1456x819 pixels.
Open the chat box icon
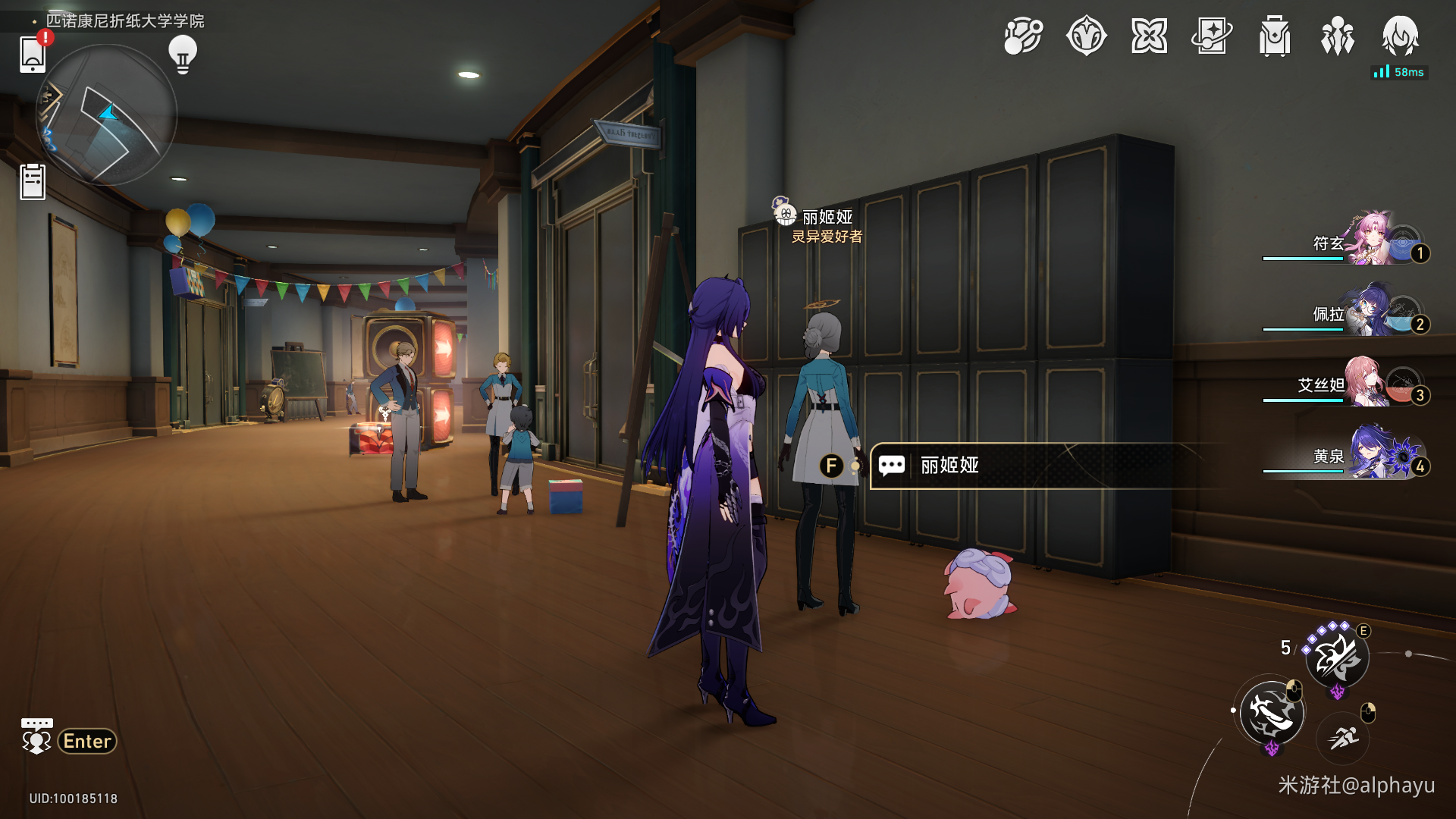pos(36,737)
